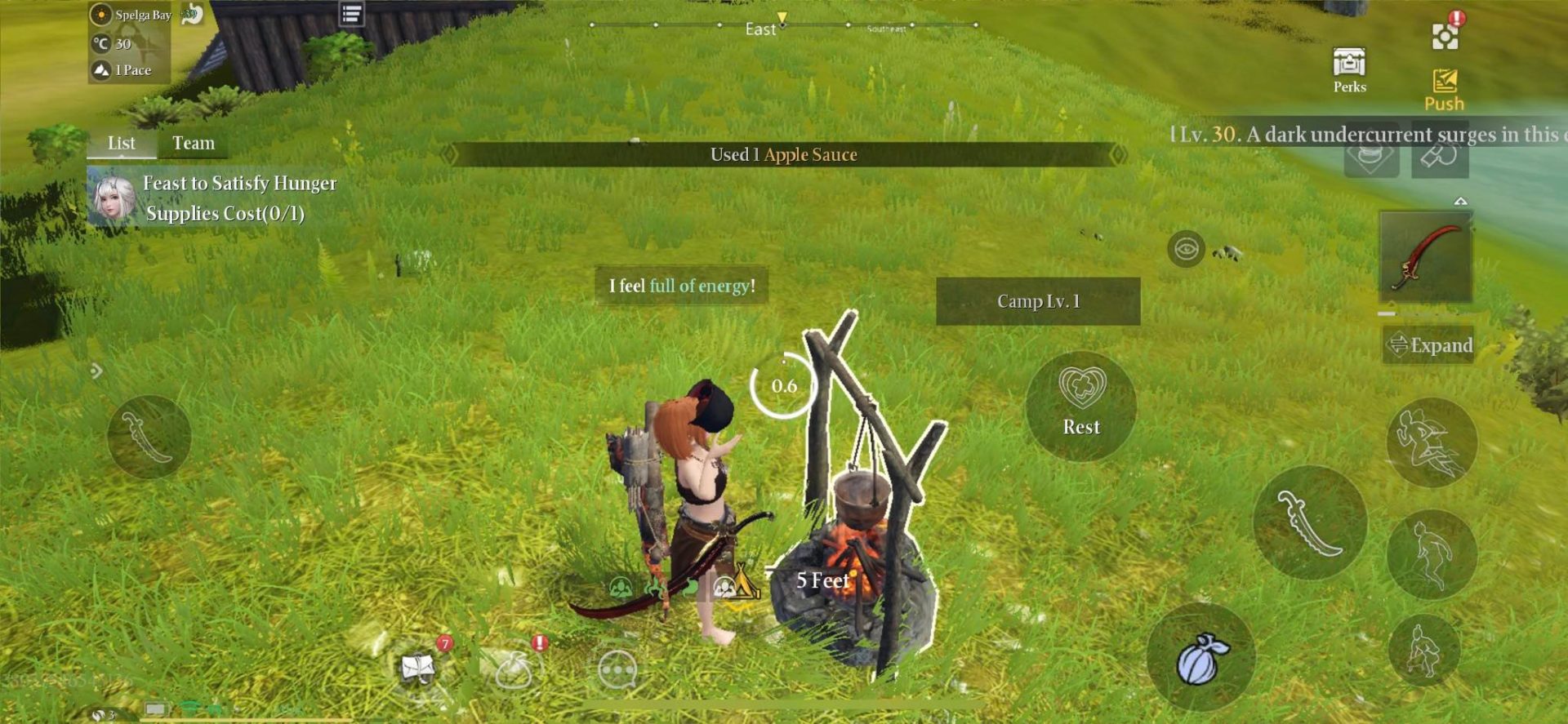Select the List tab

click(x=122, y=143)
